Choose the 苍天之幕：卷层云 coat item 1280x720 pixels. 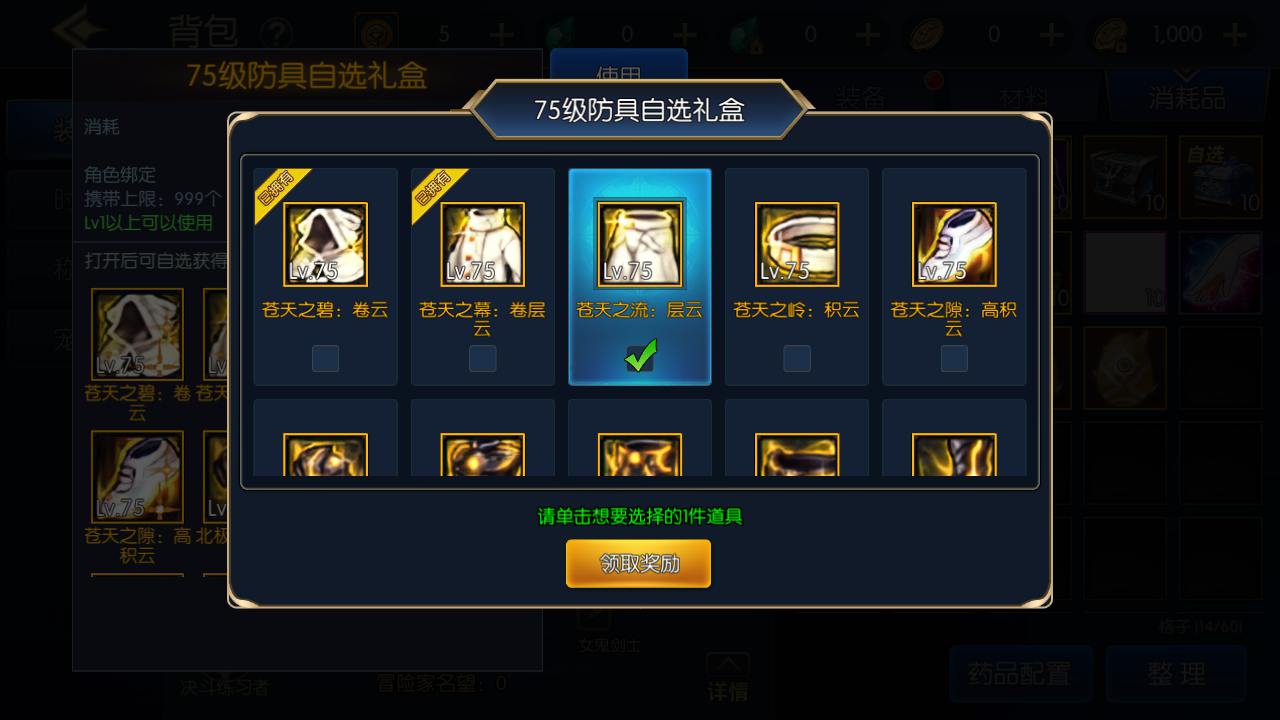pyautogui.click(x=482, y=245)
